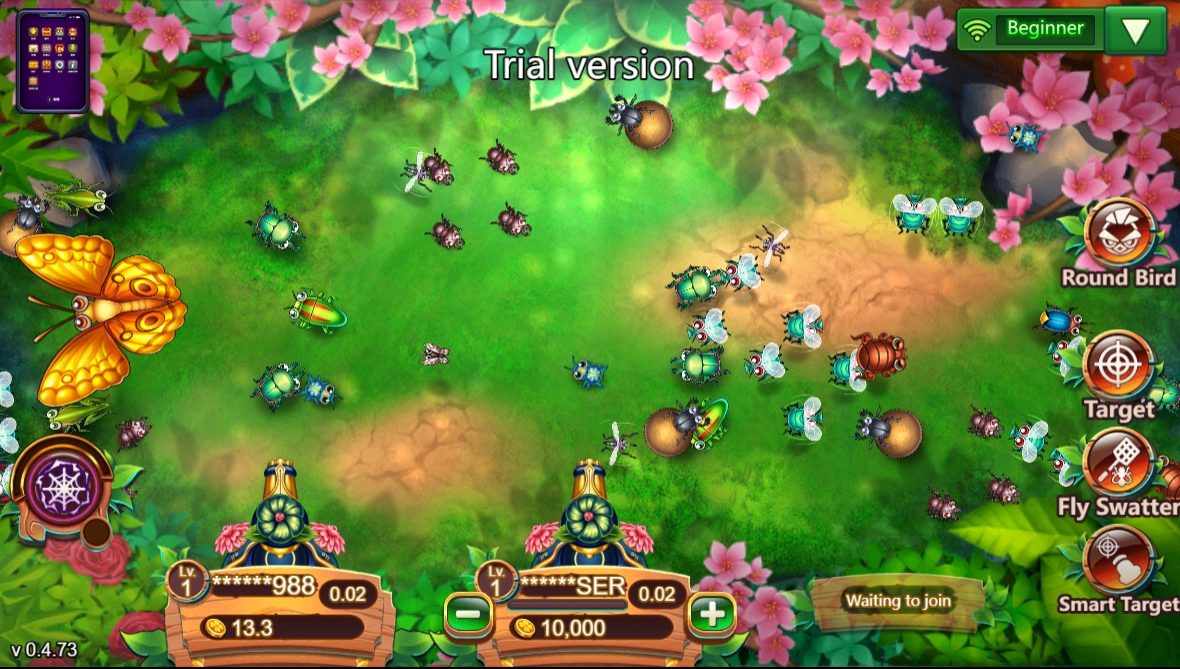Turn on Smart Target

pyautogui.click(x=1119, y=560)
